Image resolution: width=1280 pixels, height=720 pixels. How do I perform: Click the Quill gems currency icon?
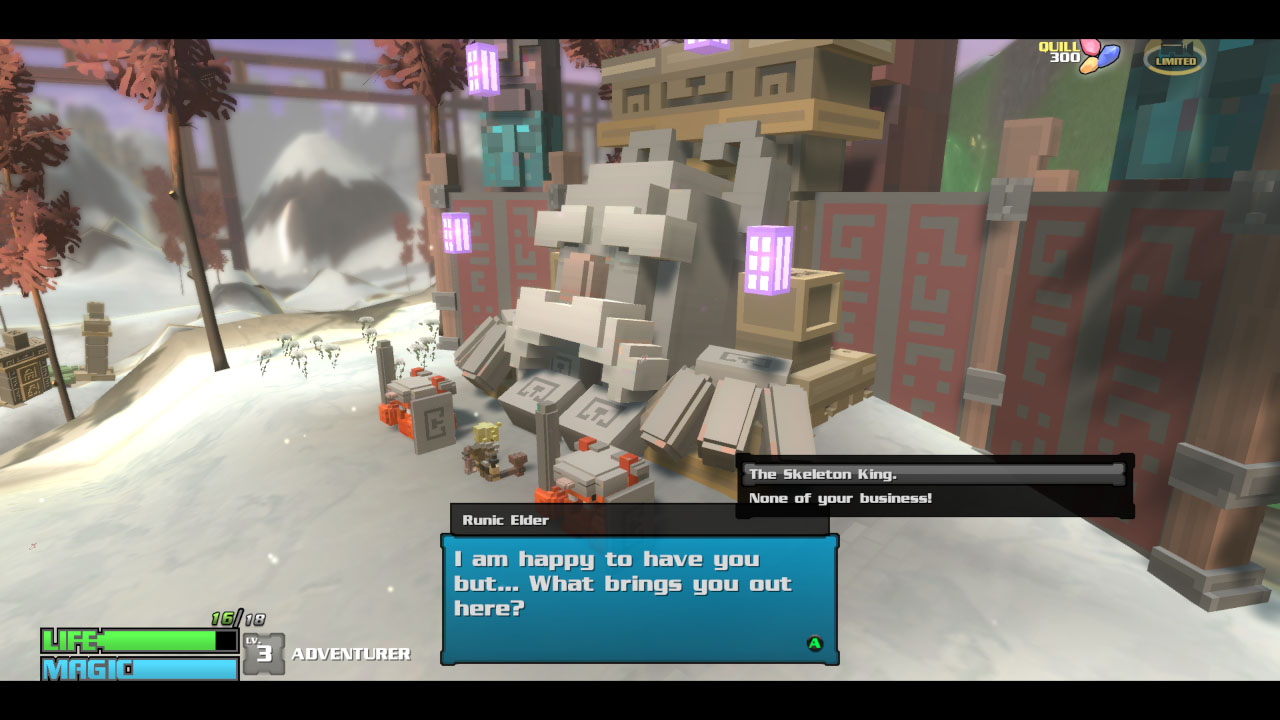(1098, 56)
